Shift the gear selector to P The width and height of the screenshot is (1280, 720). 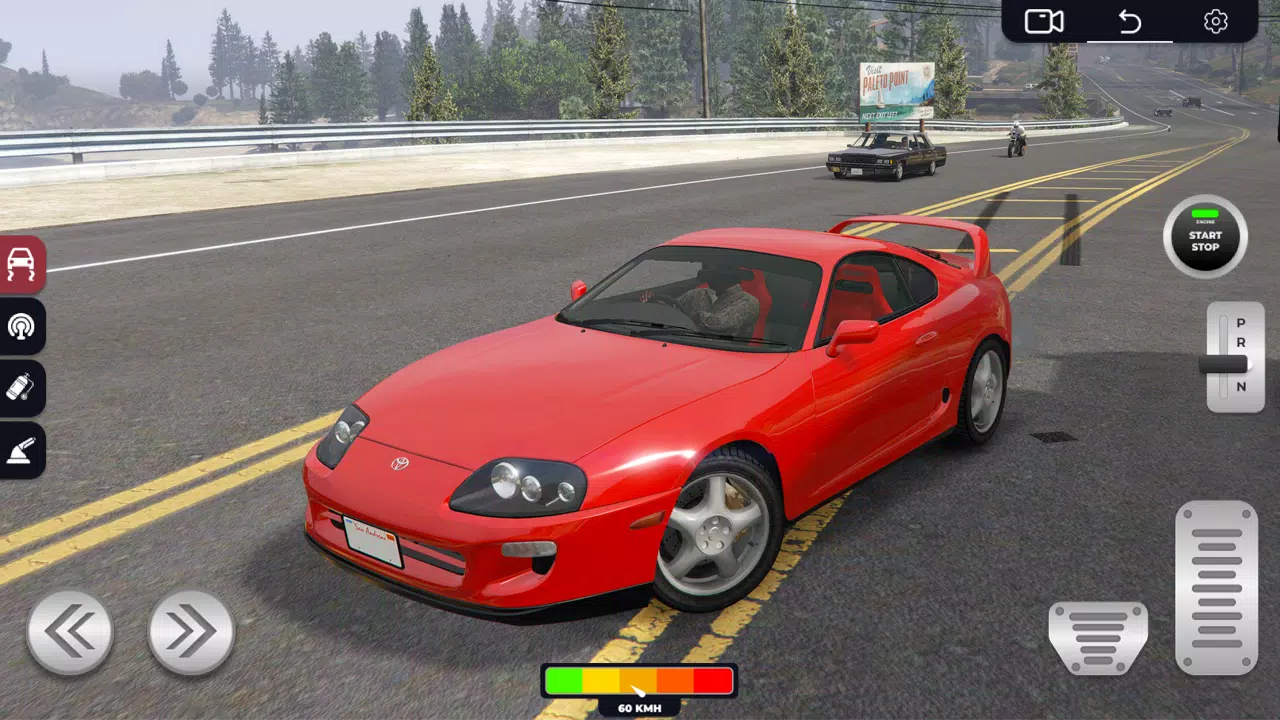(x=1238, y=324)
